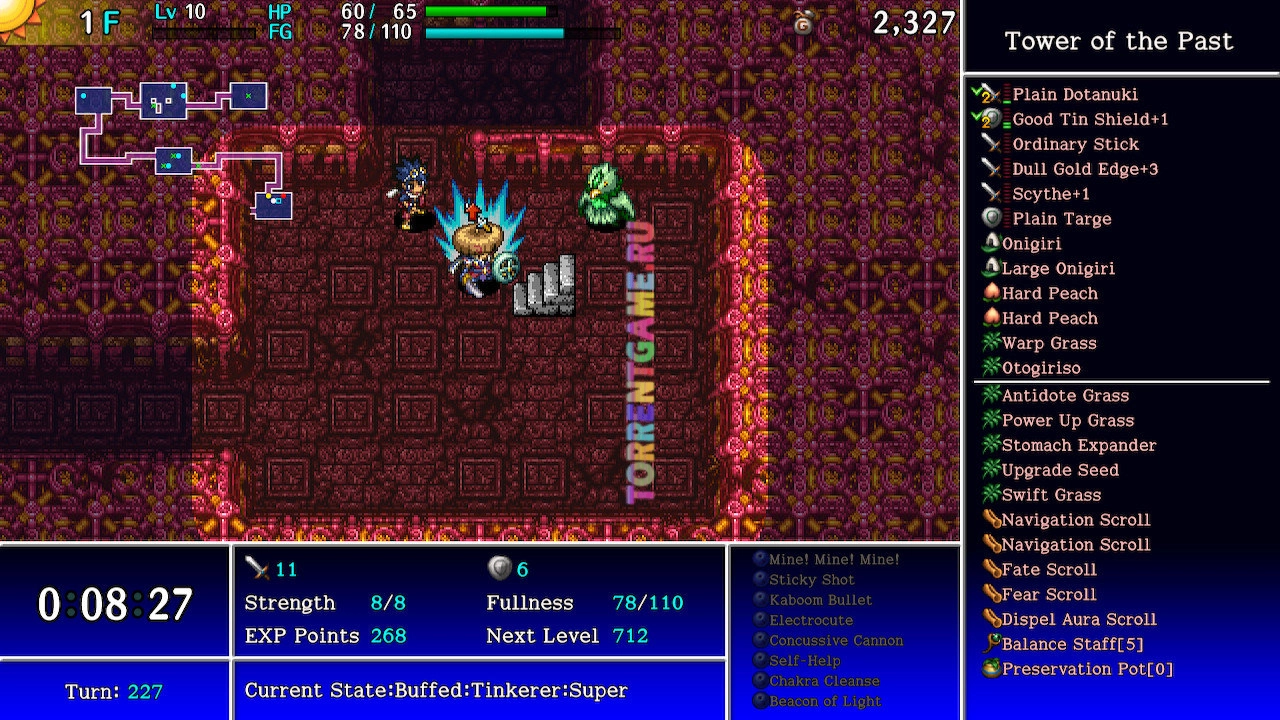Screen dimensions: 1280x720
Task: Select the Plain Targe shield
Action: tap(1061, 219)
